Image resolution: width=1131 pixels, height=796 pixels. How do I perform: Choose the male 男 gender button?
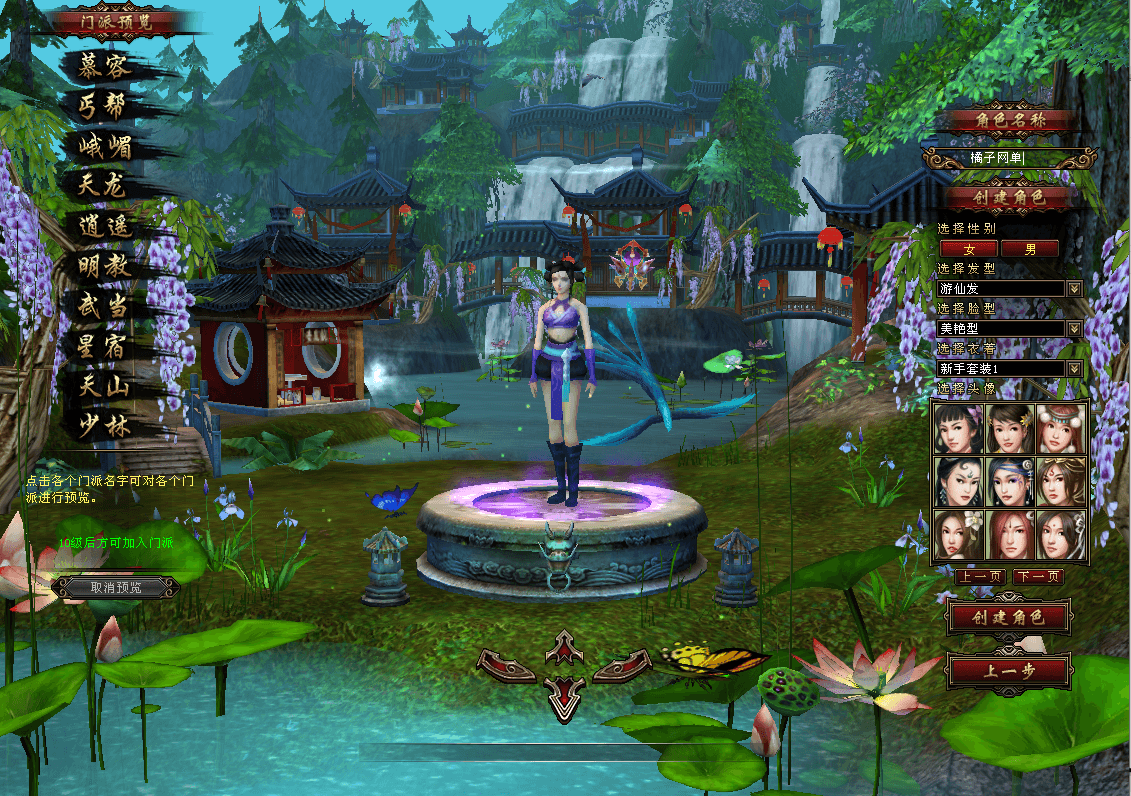tap(1029, 248)
